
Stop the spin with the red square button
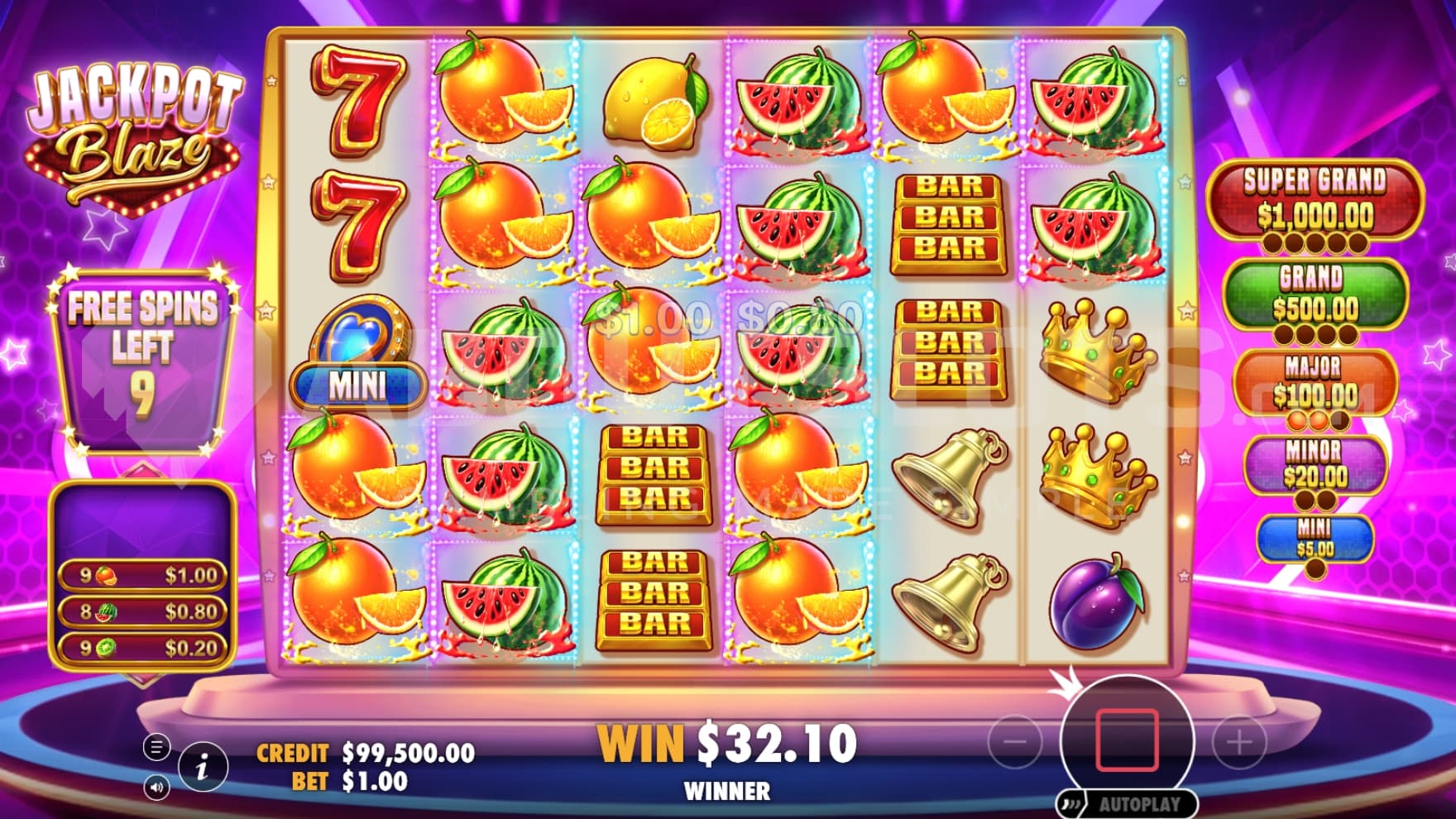coord(1127,740)
